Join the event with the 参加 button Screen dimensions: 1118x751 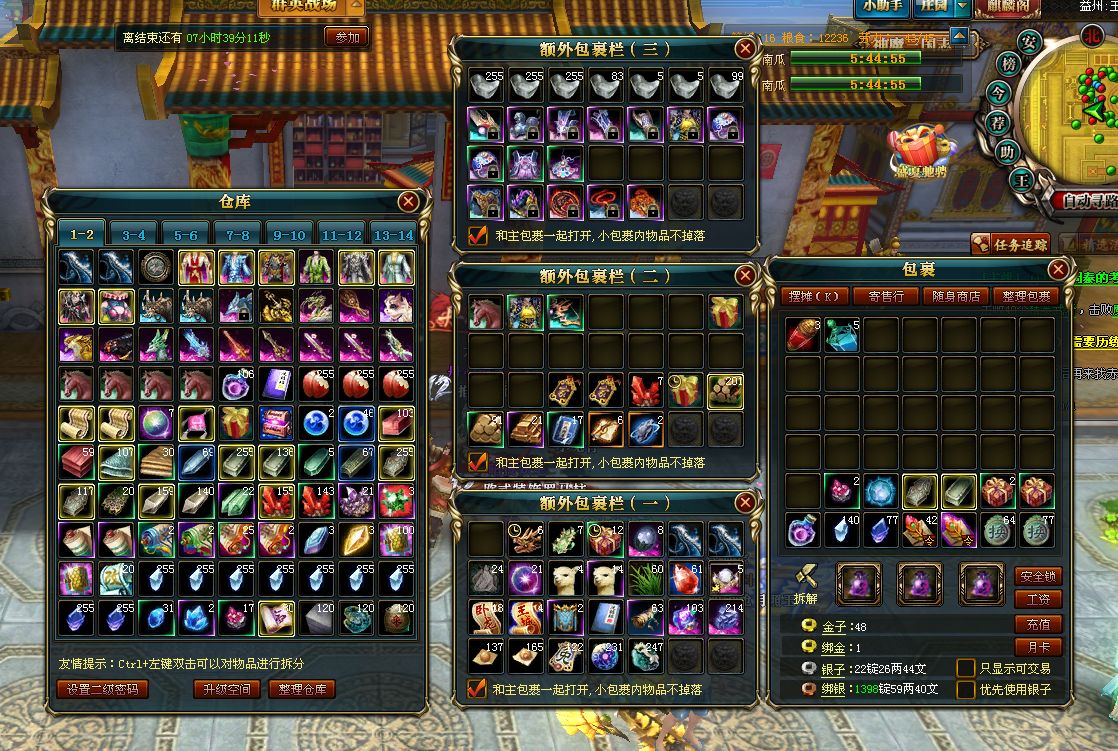(x=346, y=37)
